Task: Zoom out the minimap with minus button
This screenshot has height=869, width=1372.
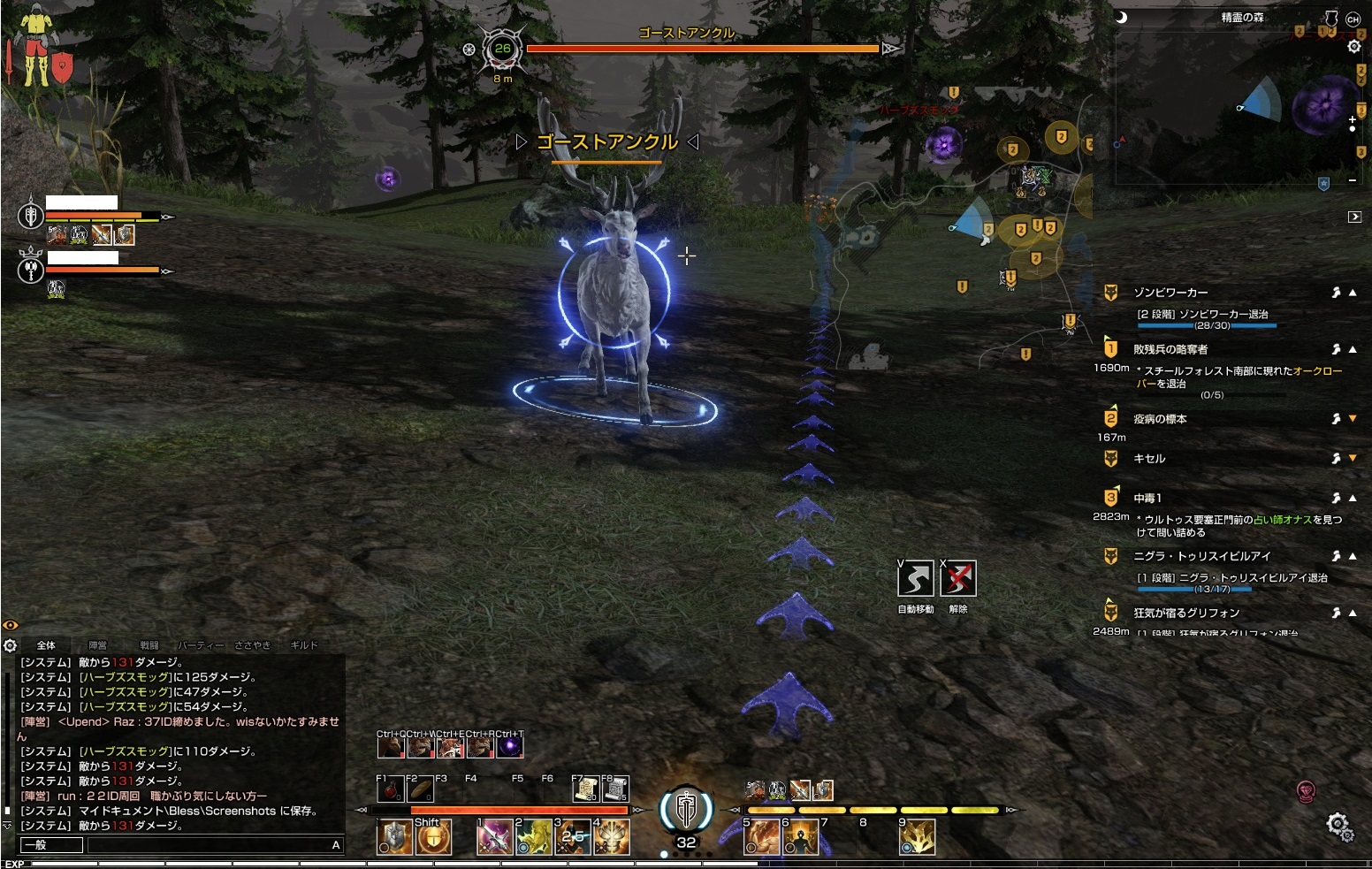Action: [x=1353, y=179]
